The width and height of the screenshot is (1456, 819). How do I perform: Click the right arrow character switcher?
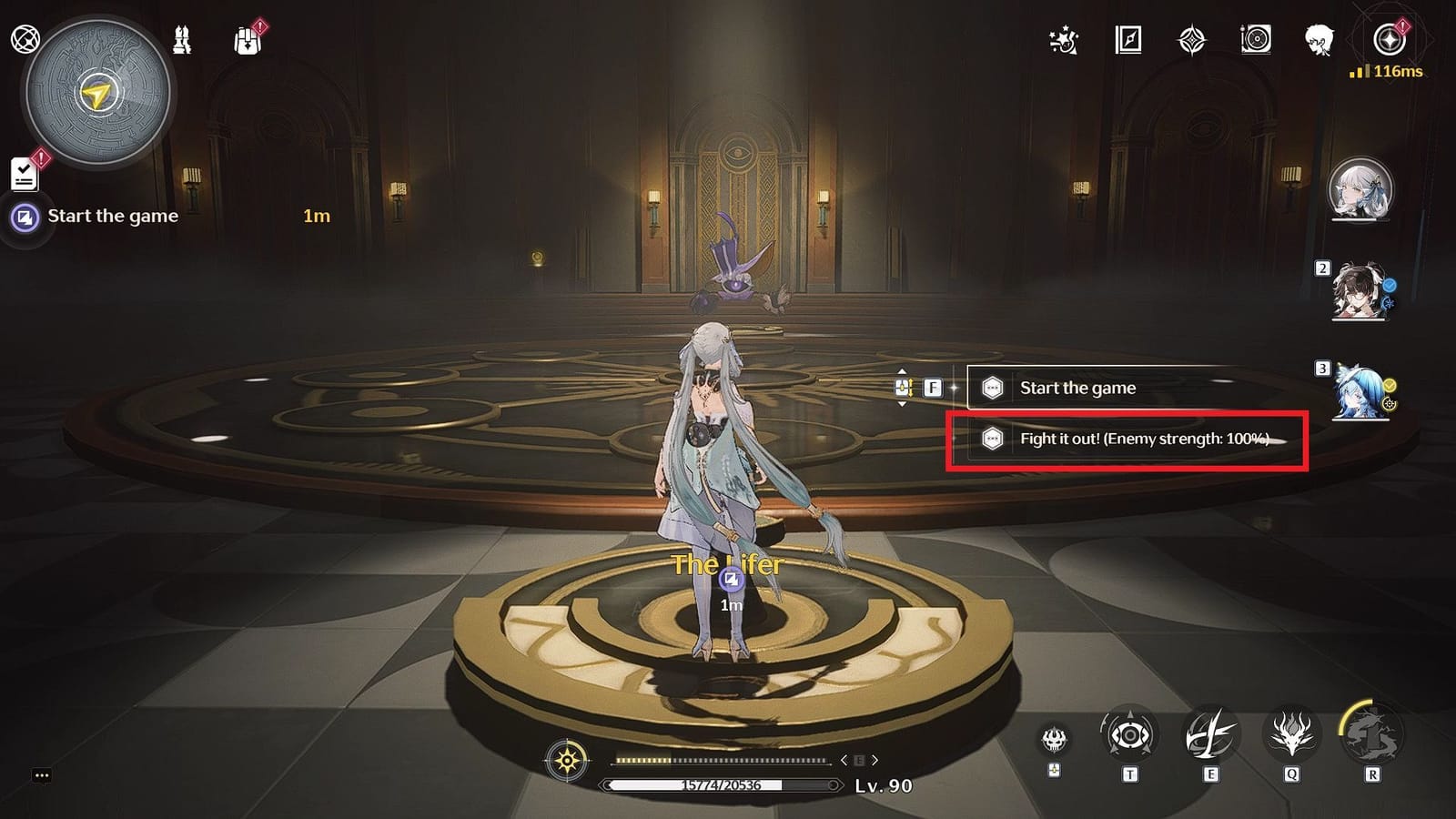(x=875, y=758)
